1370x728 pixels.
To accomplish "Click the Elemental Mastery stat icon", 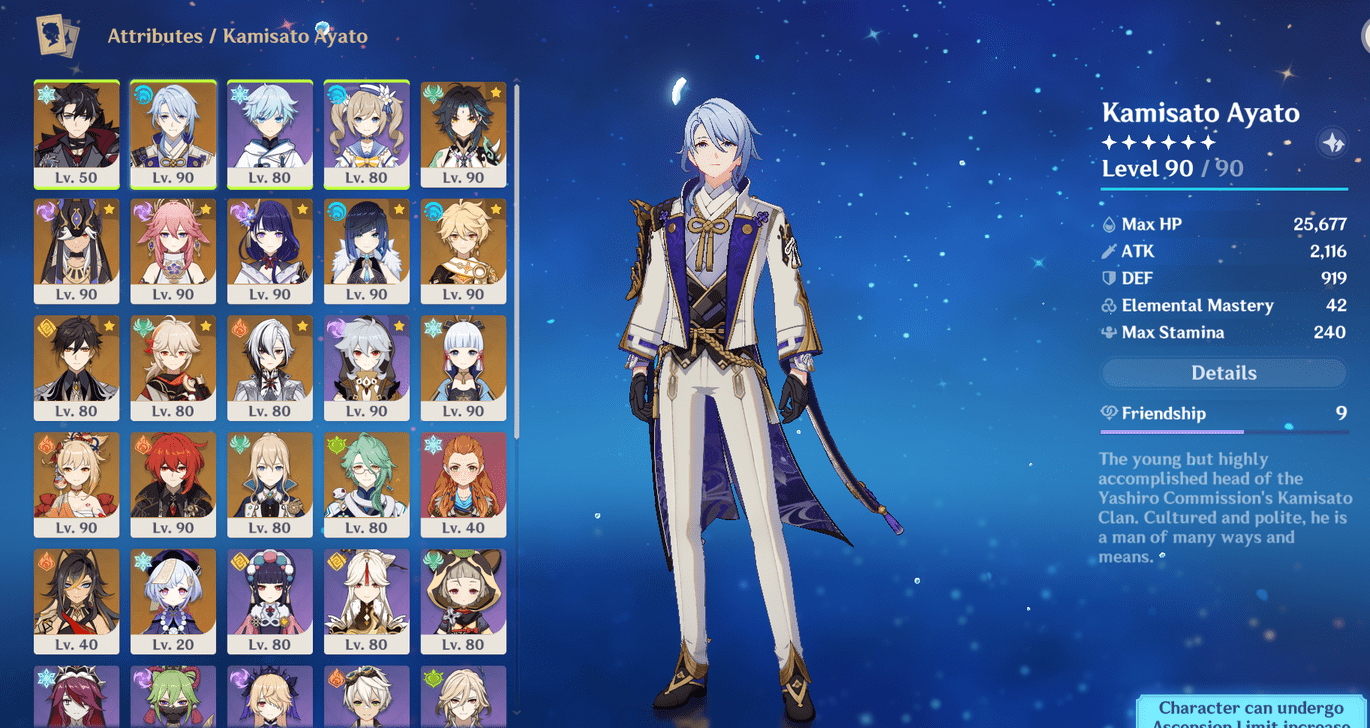I will click(1110, 305).
